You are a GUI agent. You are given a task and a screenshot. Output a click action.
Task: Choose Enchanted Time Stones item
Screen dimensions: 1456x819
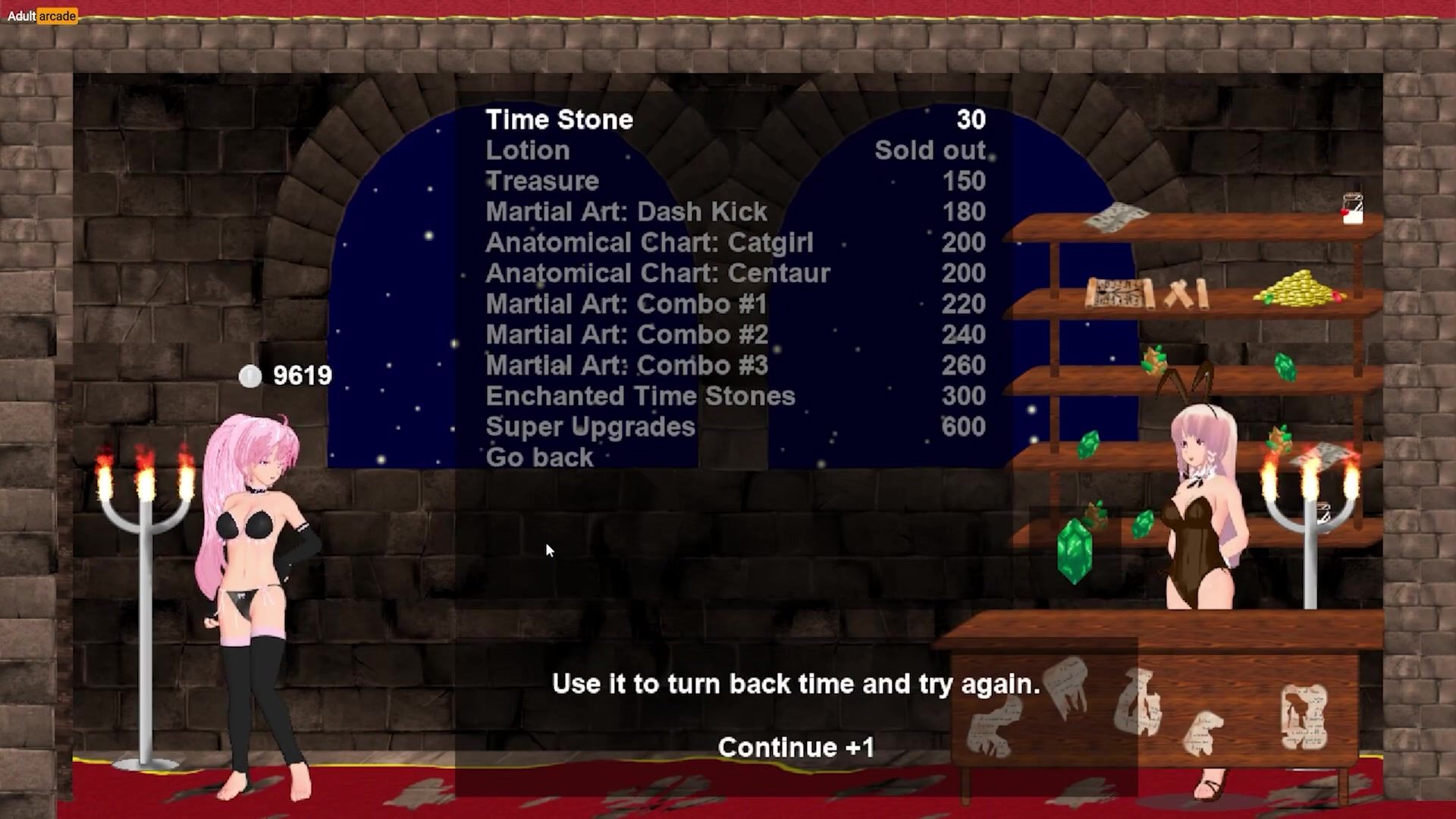click(640, 396)
